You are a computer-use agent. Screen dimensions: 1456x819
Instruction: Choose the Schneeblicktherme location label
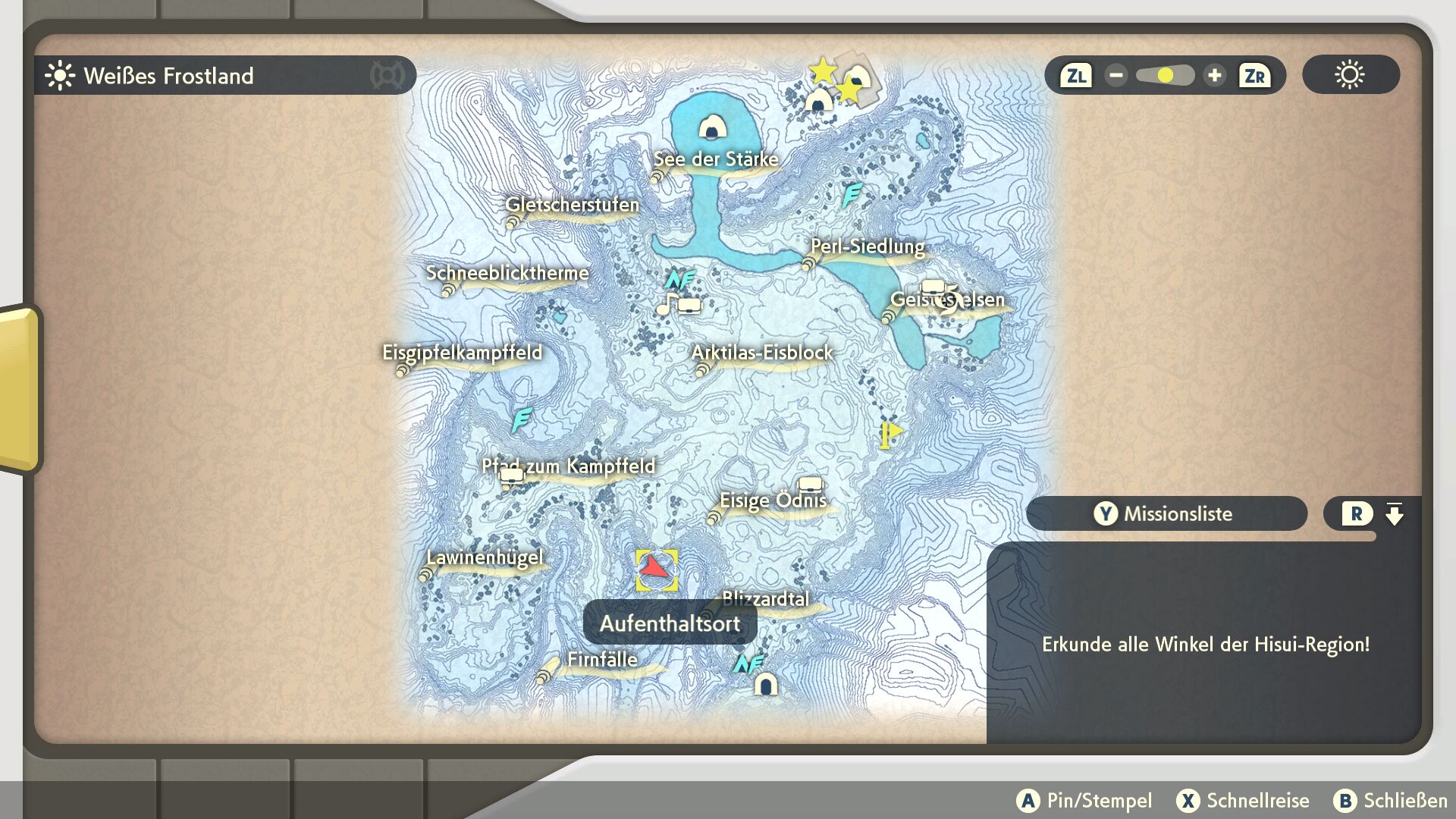(507, 273)
